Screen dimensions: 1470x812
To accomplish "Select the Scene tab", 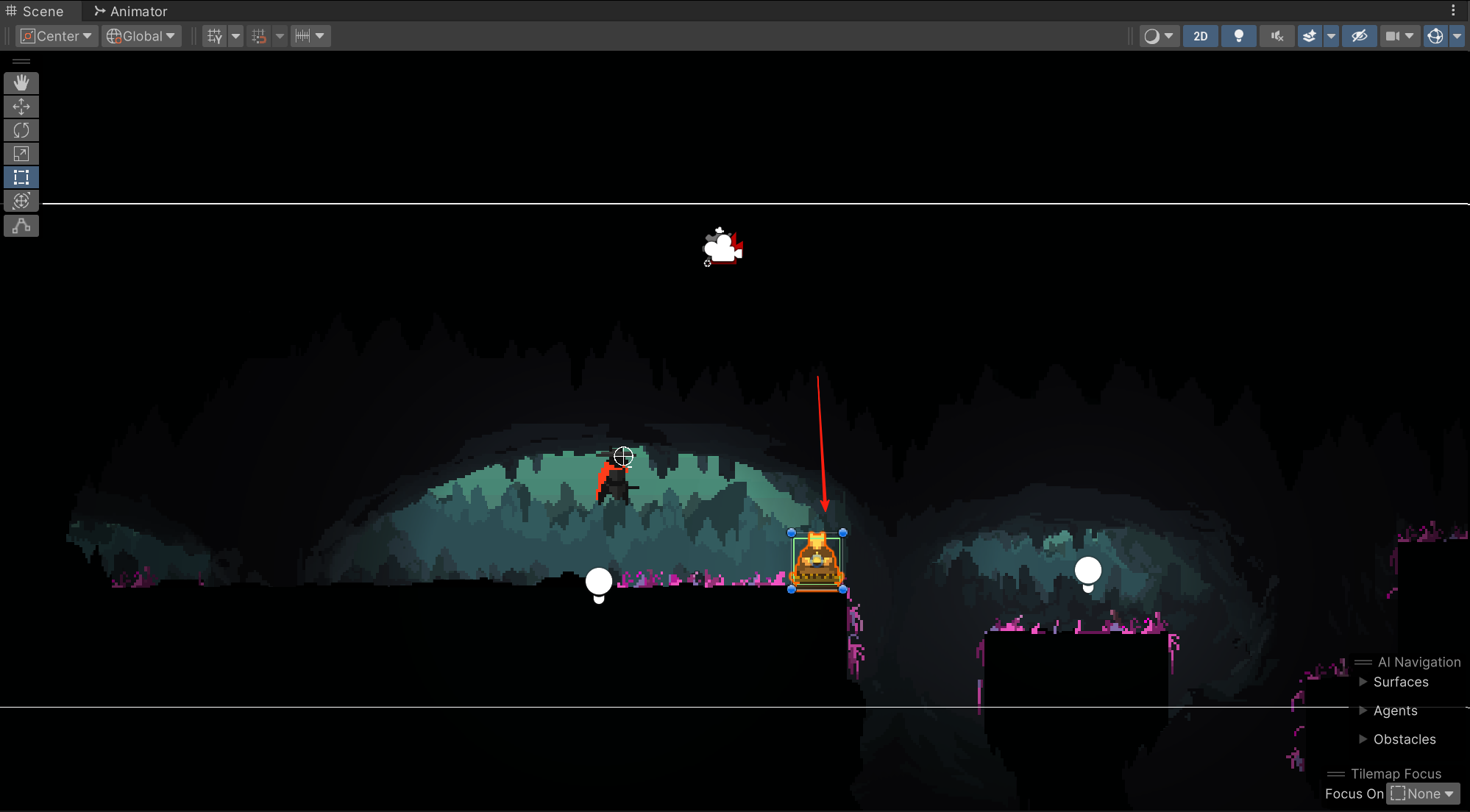I will tap(35, 11).
